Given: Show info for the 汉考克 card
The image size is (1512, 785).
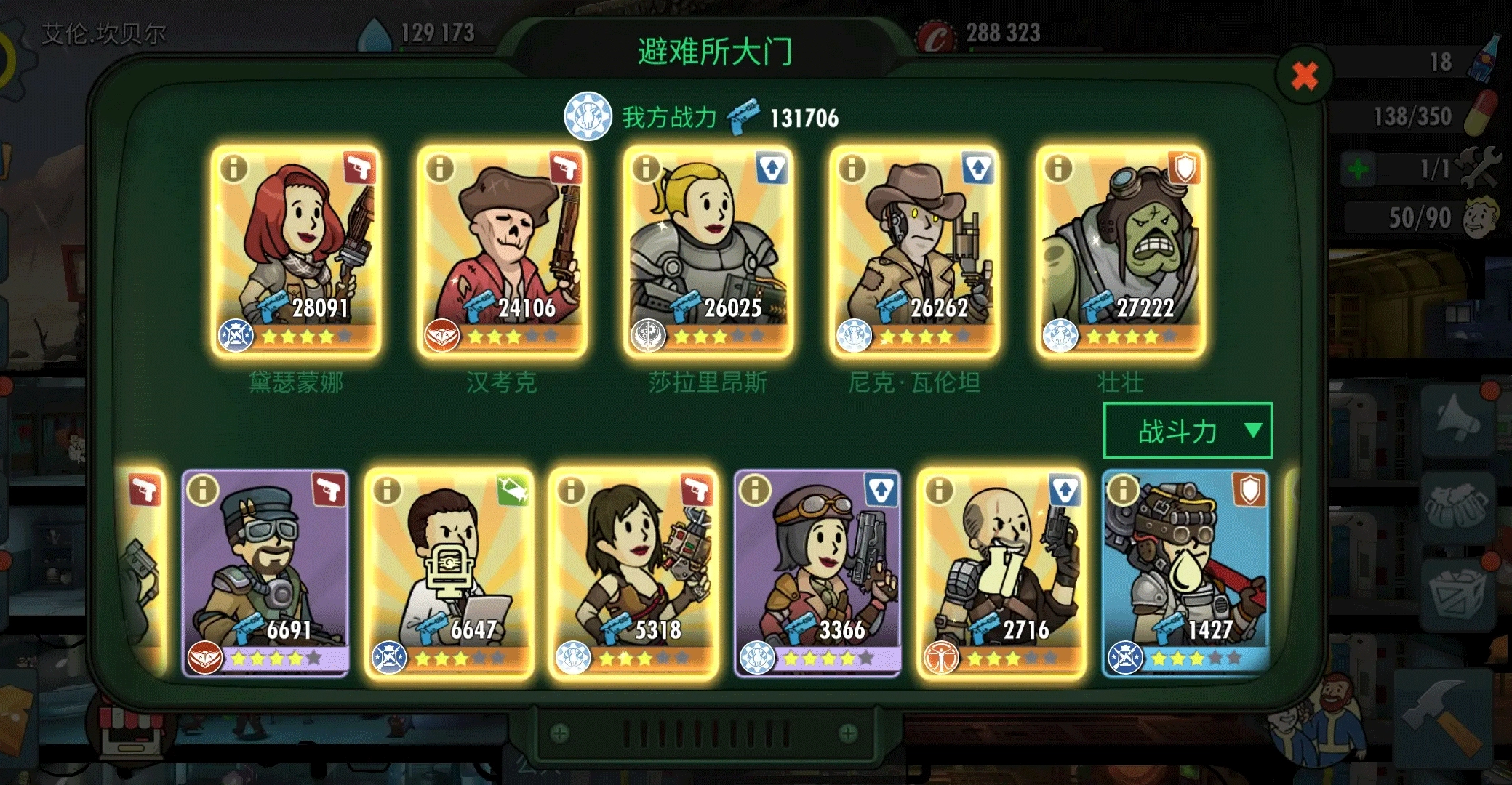Looking at the screenshot, I should point(440,169).
